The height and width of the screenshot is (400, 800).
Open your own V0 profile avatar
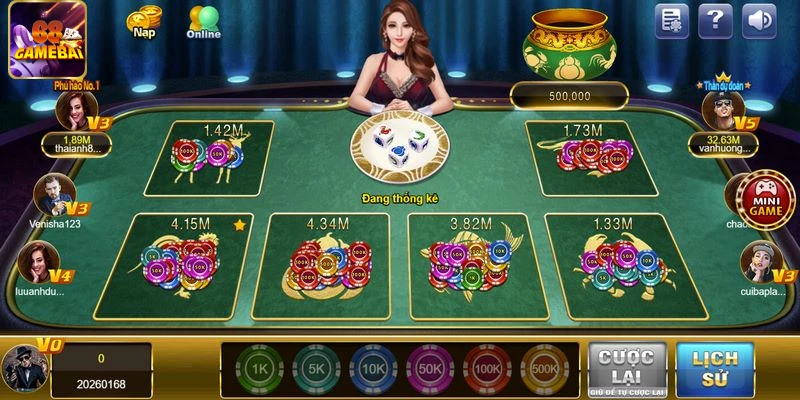click(24, 367)
